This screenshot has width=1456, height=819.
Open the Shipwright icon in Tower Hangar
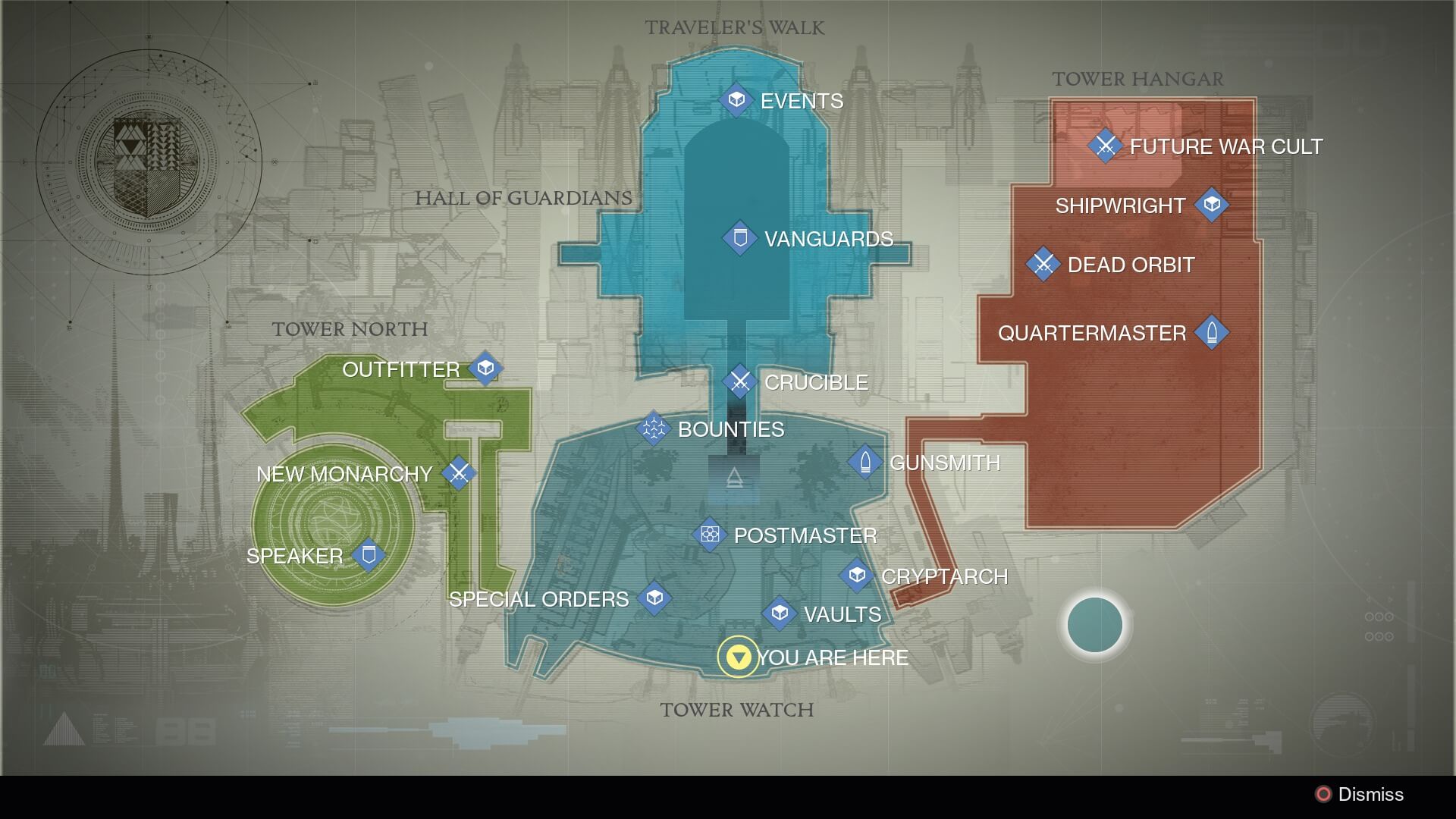coord(1213,204)
